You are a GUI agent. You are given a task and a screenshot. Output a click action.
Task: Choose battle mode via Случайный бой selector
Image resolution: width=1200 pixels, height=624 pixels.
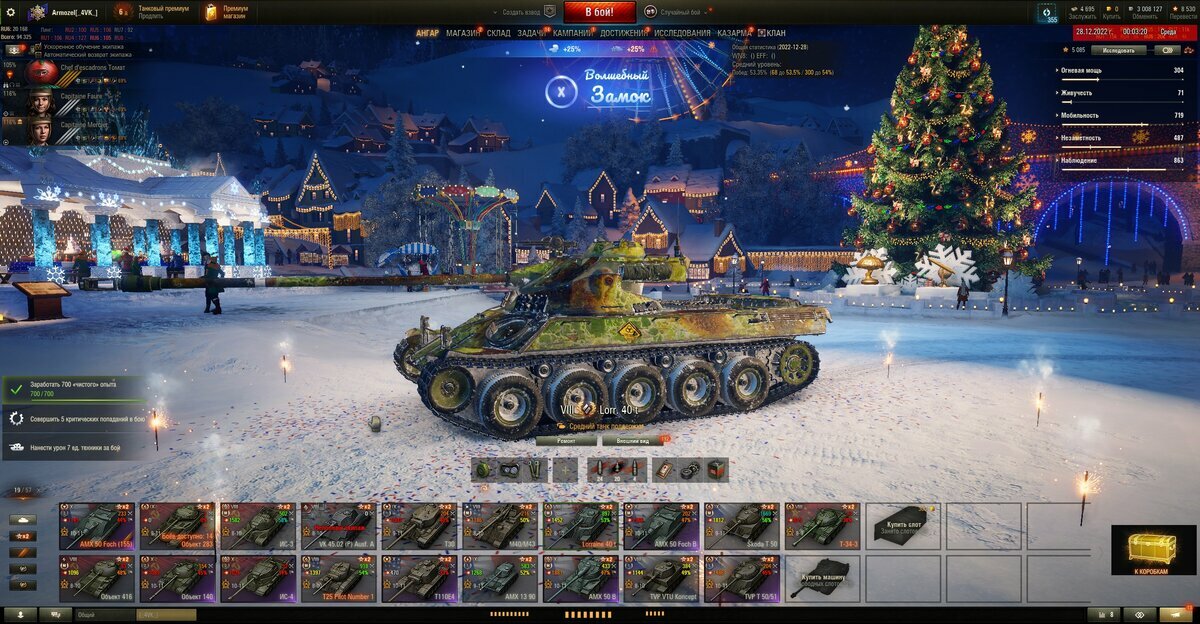point(682,12)
